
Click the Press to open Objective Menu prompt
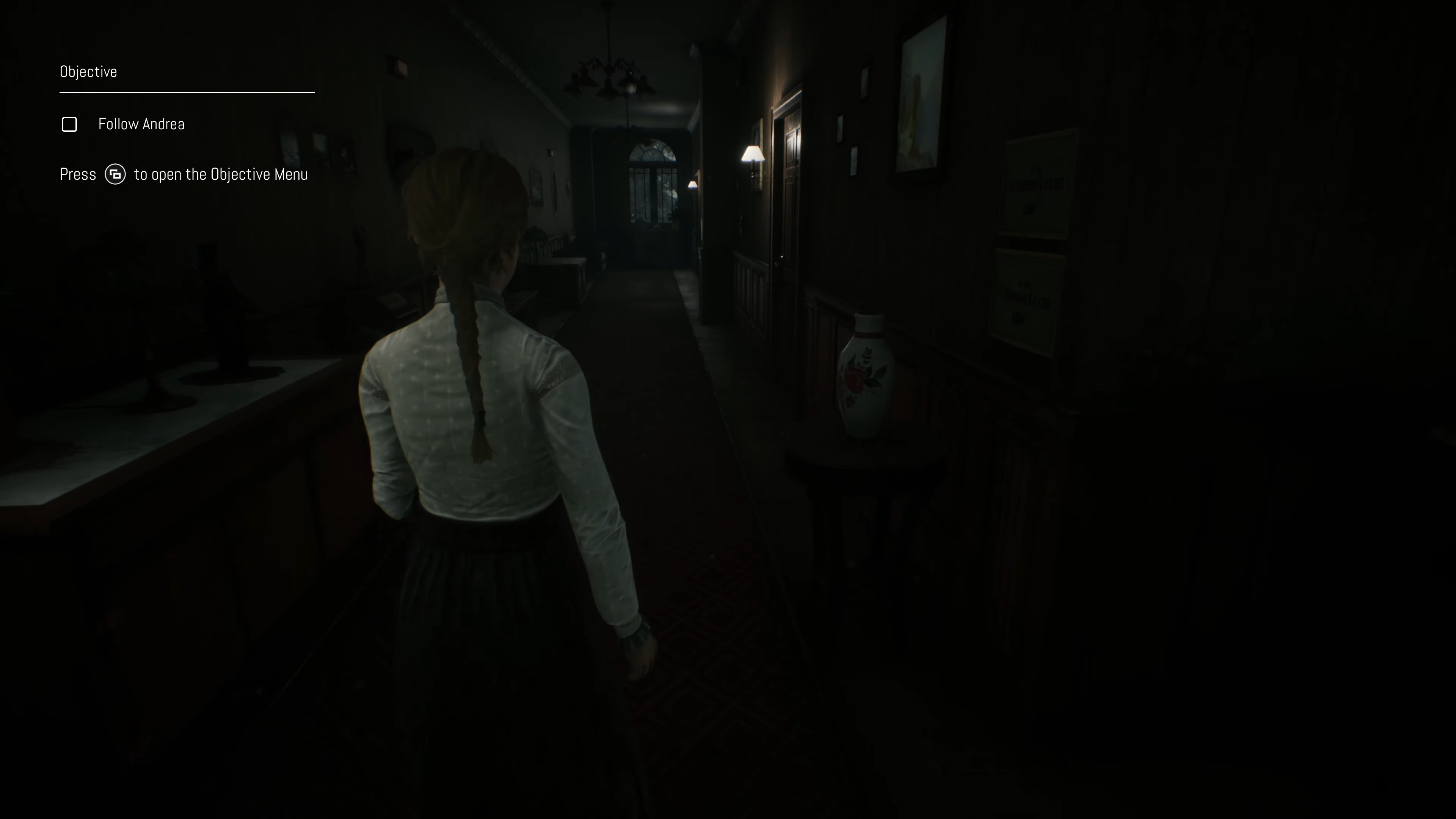pyautogui.click(x=184, y=174)
